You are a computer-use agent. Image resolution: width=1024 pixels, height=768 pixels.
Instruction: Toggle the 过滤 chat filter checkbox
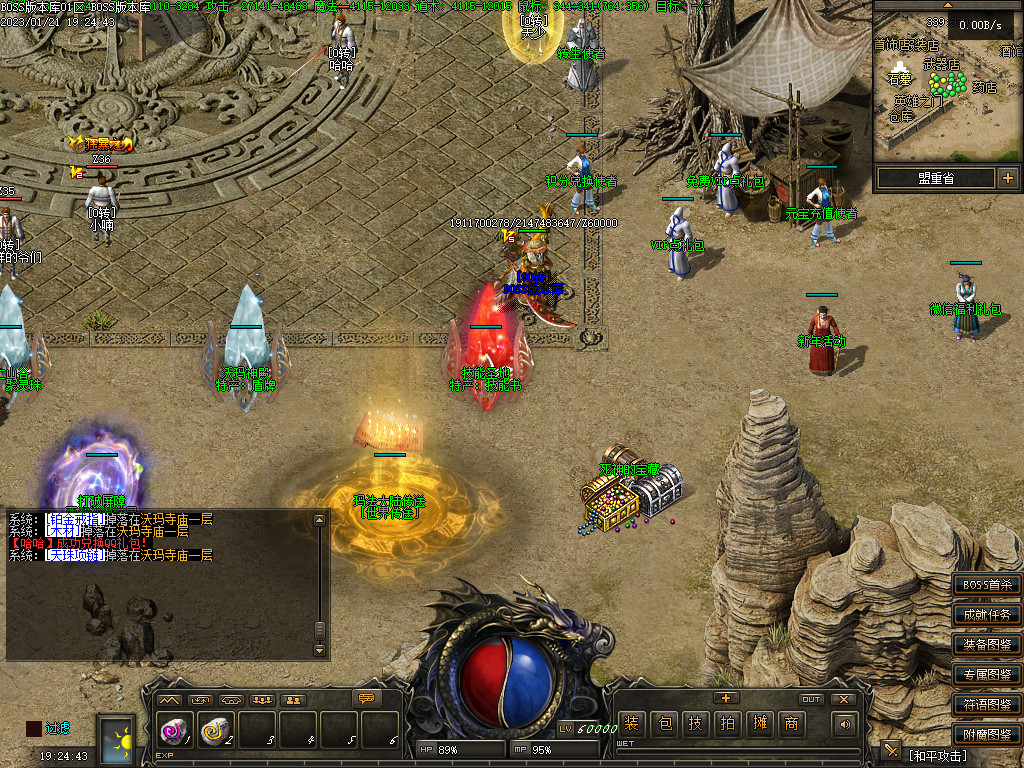pyautogui.click(x=34, y=728)
